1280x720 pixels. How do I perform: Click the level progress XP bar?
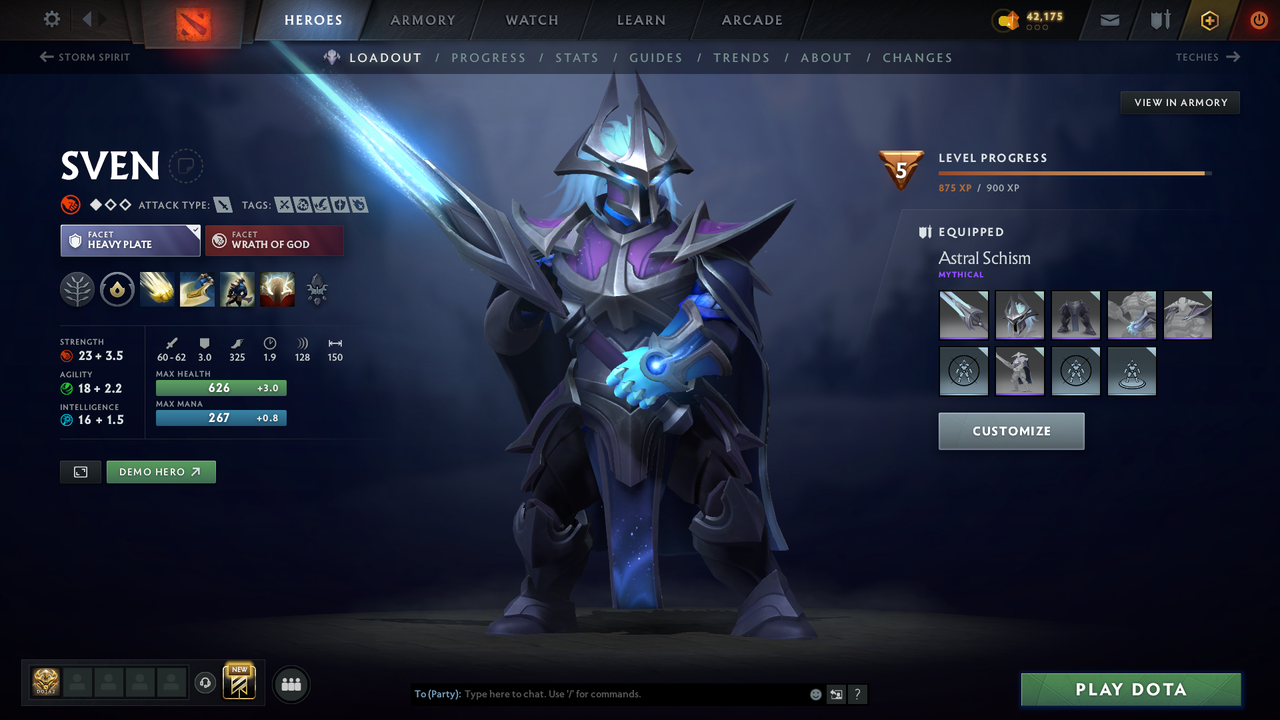pos(1075,172)
